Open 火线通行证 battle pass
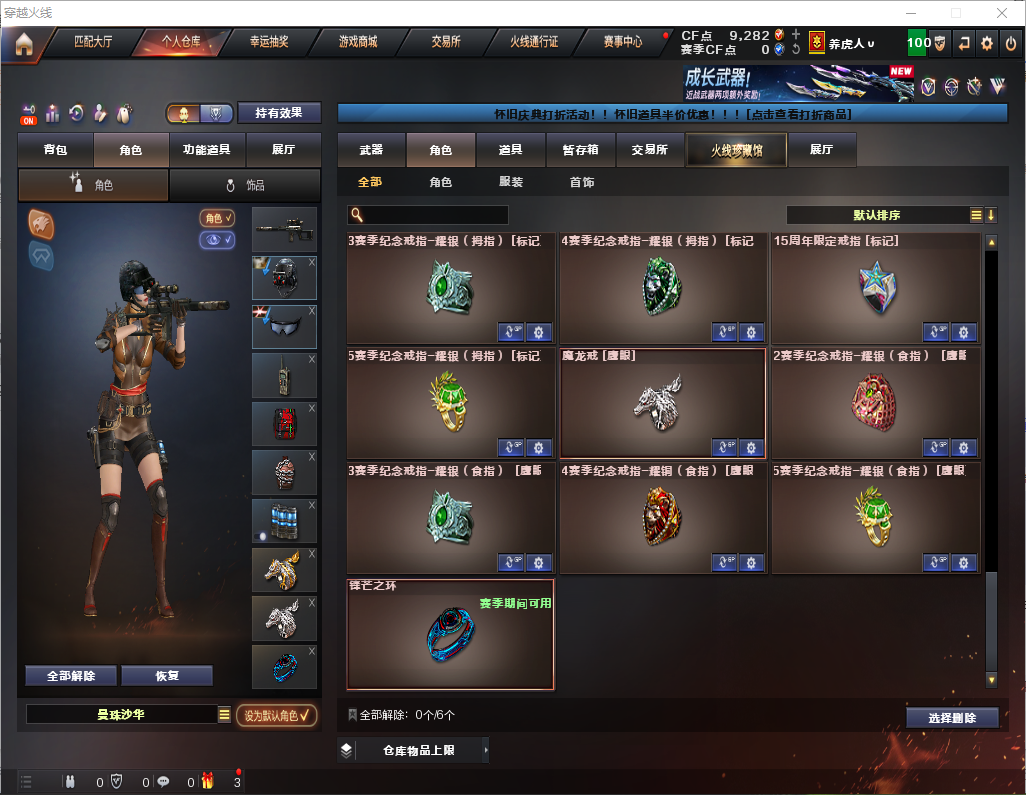 coord(534,42)
